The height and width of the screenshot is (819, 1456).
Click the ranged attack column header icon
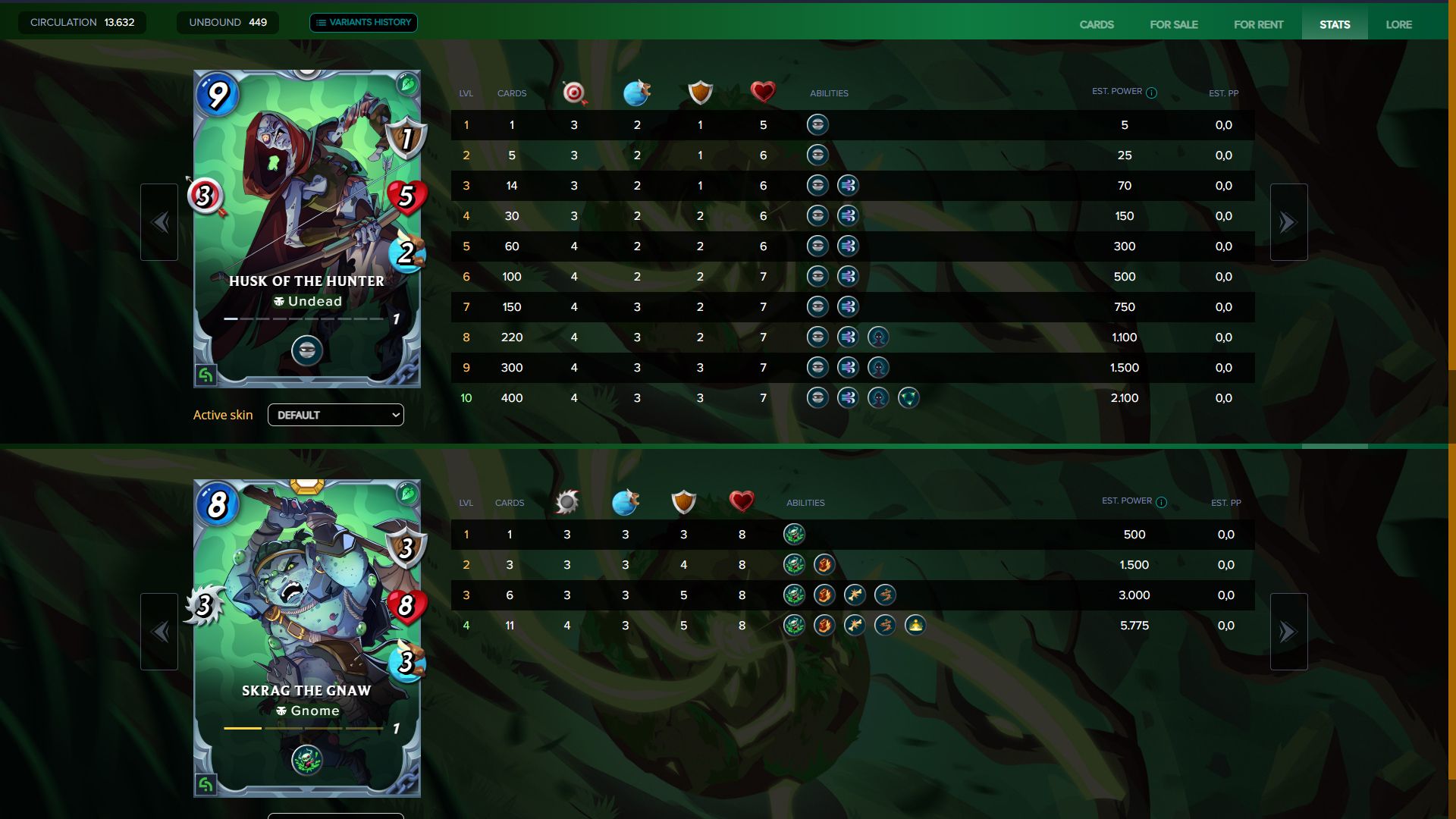573,93
